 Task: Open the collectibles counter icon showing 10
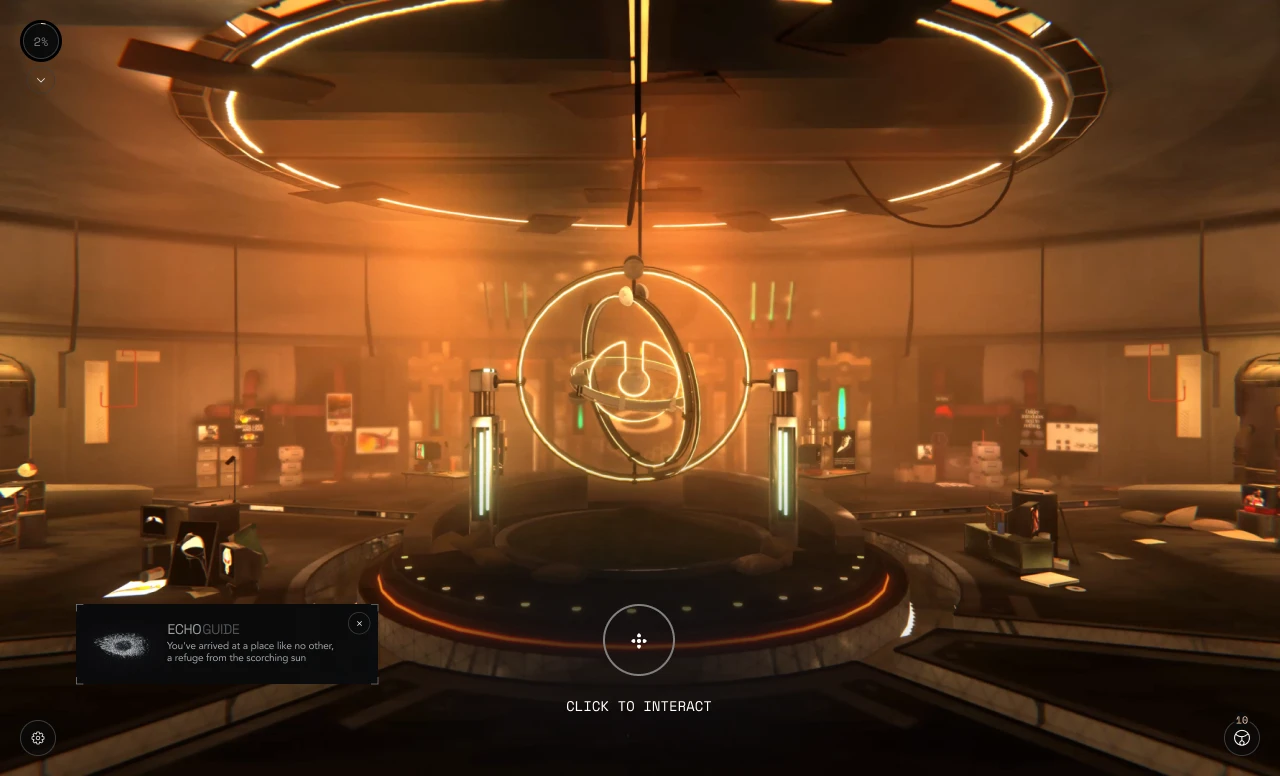click(x=1242, y=738)
